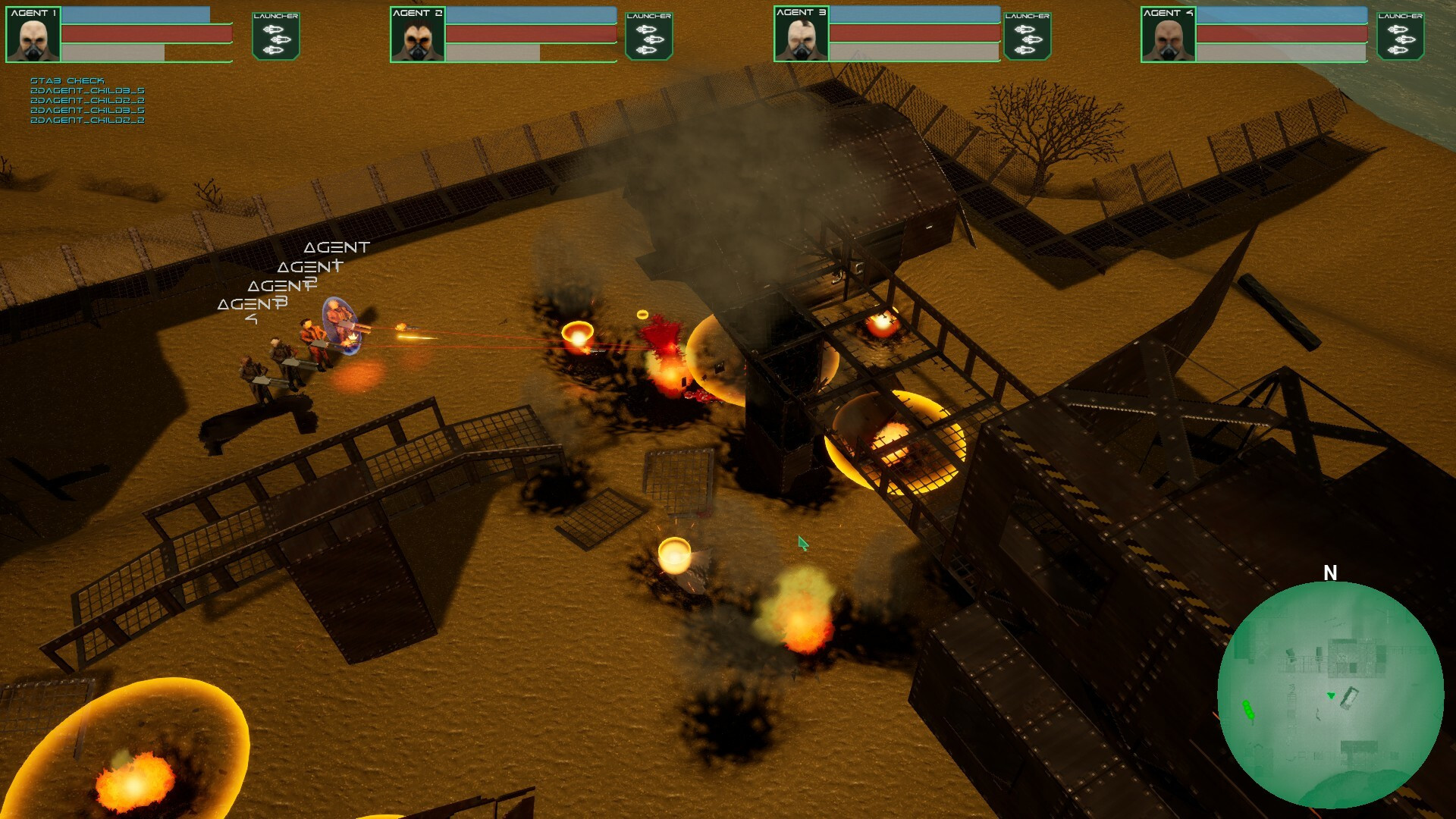Activate Agent 1's Launcher weapon icon
The width and height of the screenshot is (1456, 819).
click(275, 36)
